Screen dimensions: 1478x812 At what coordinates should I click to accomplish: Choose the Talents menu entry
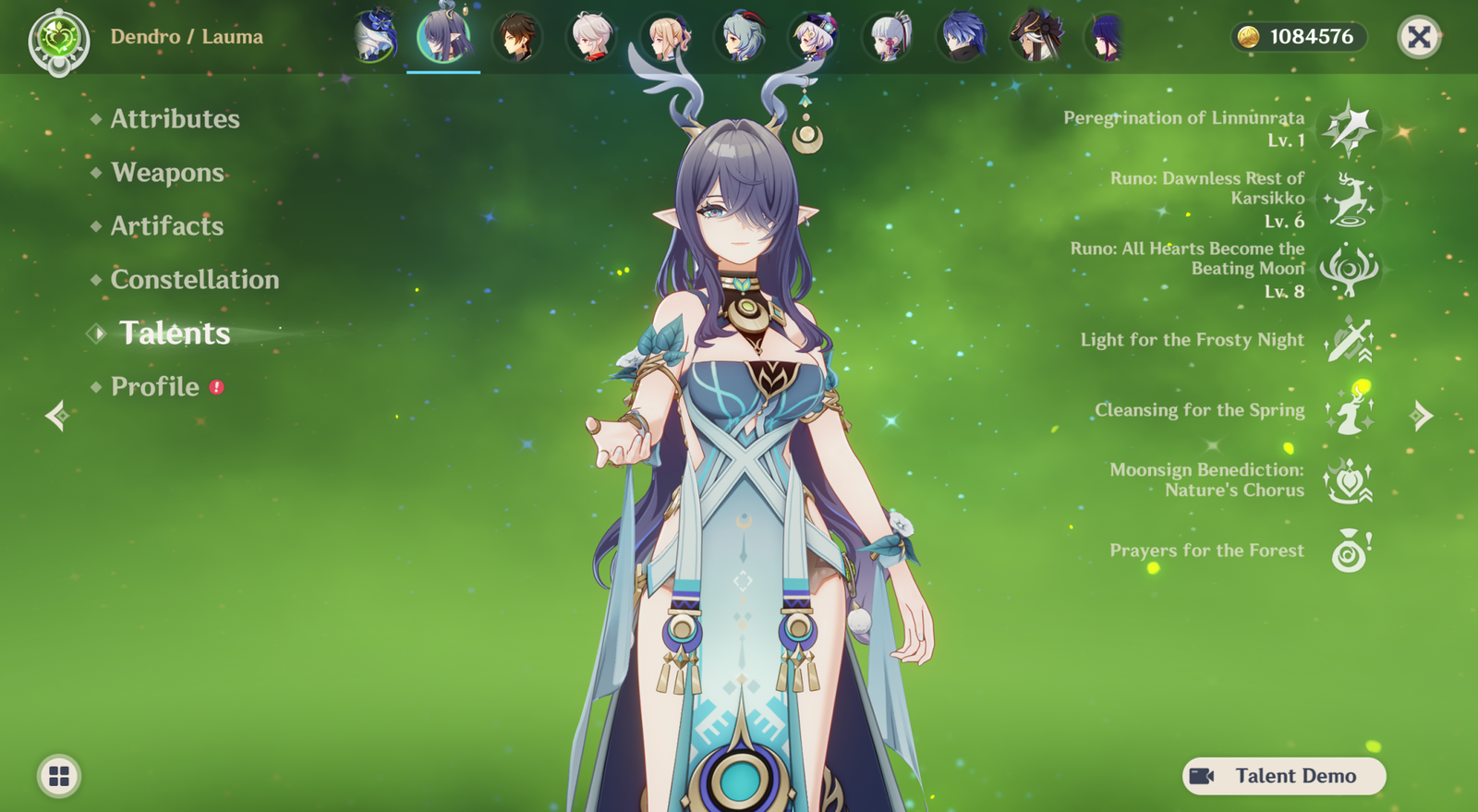click(x=175, y=333)
